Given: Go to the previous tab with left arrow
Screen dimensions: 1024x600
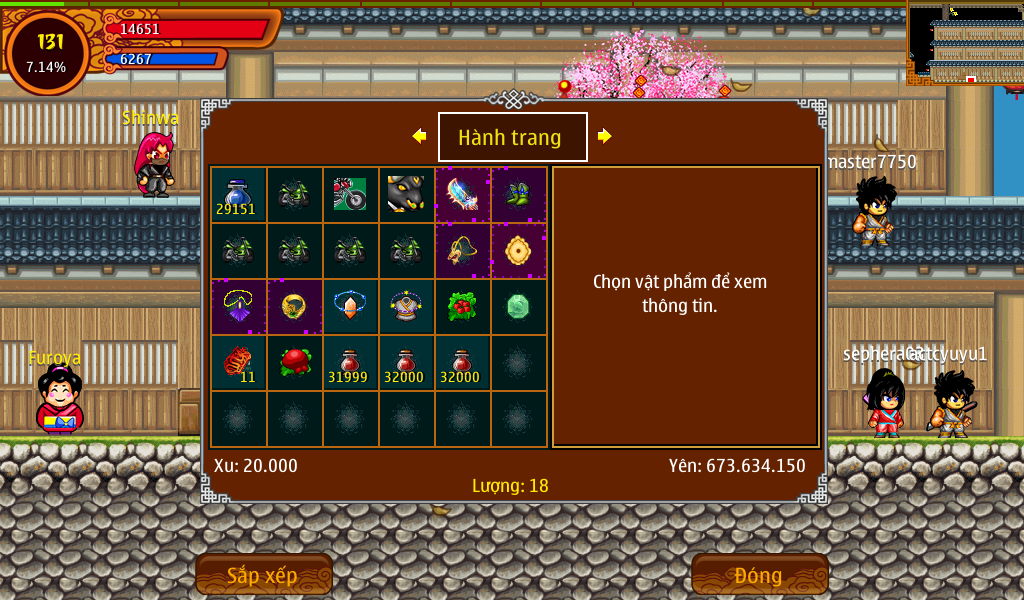Looking at the screenshot, I should 419,136.
